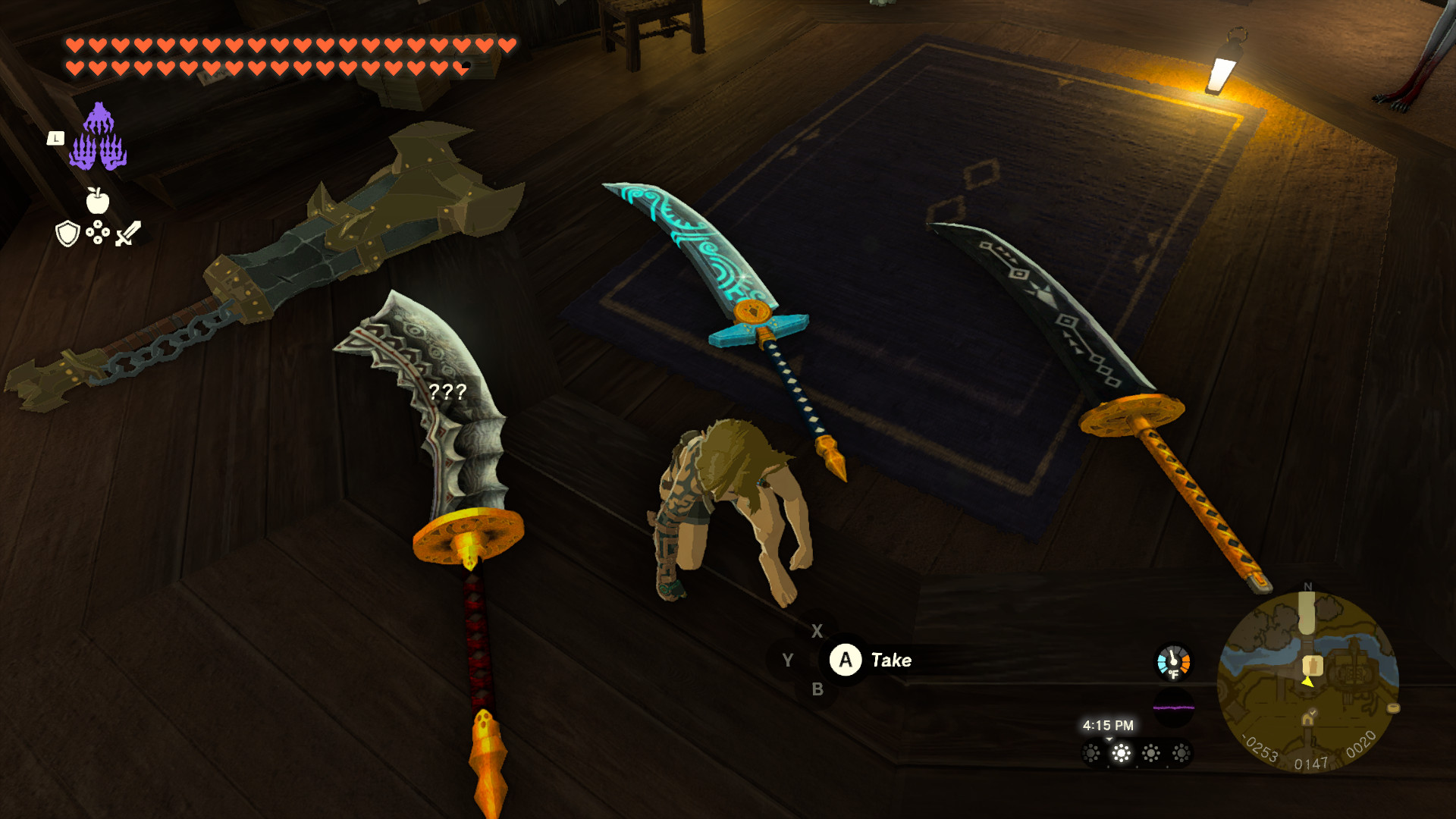The height and width of the screenshot is (819, 1456).
Task: Click the shield equipment icon
Action: click(66, 234)
